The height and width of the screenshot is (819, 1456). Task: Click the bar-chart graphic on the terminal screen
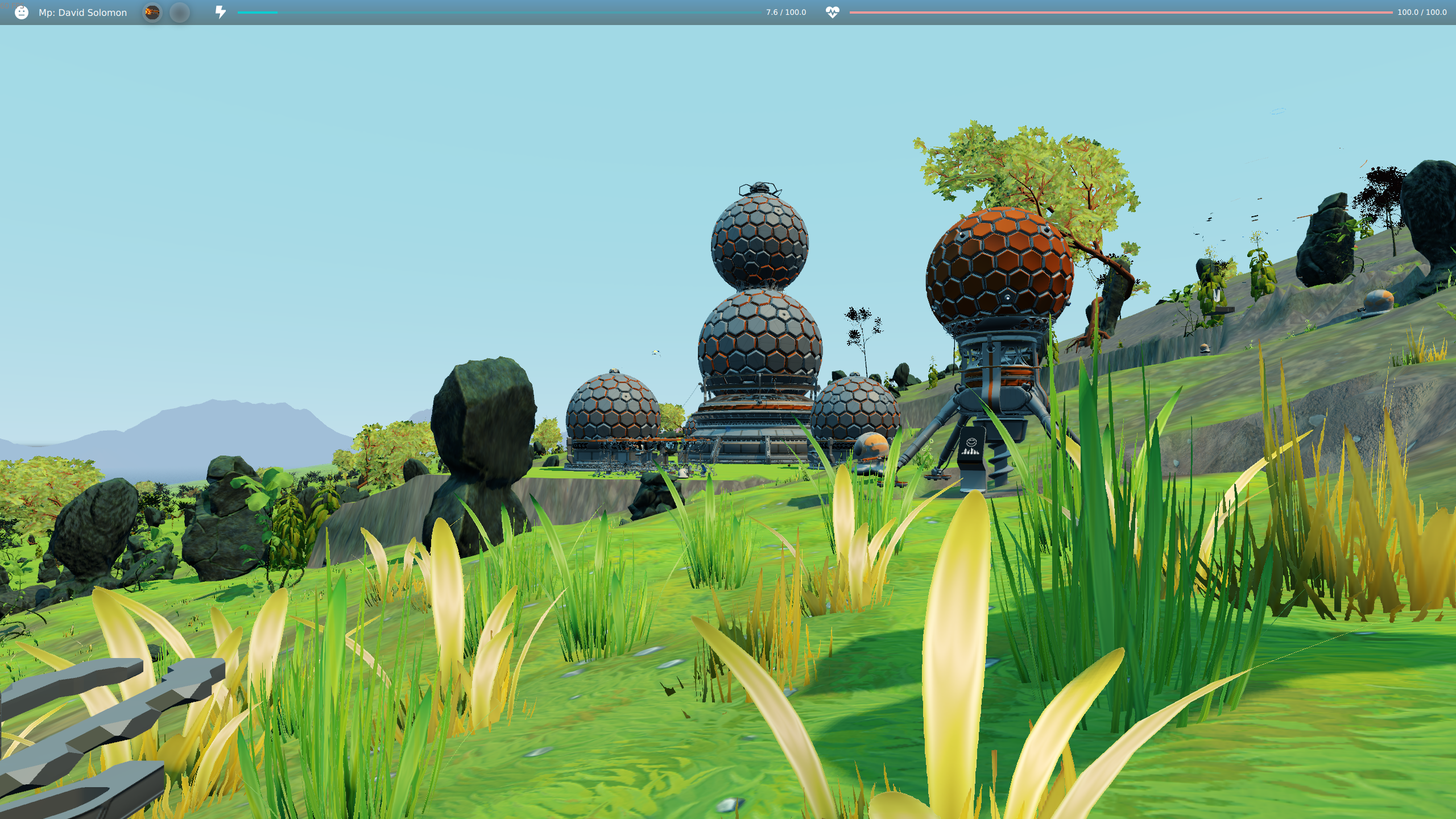(970, 452)
